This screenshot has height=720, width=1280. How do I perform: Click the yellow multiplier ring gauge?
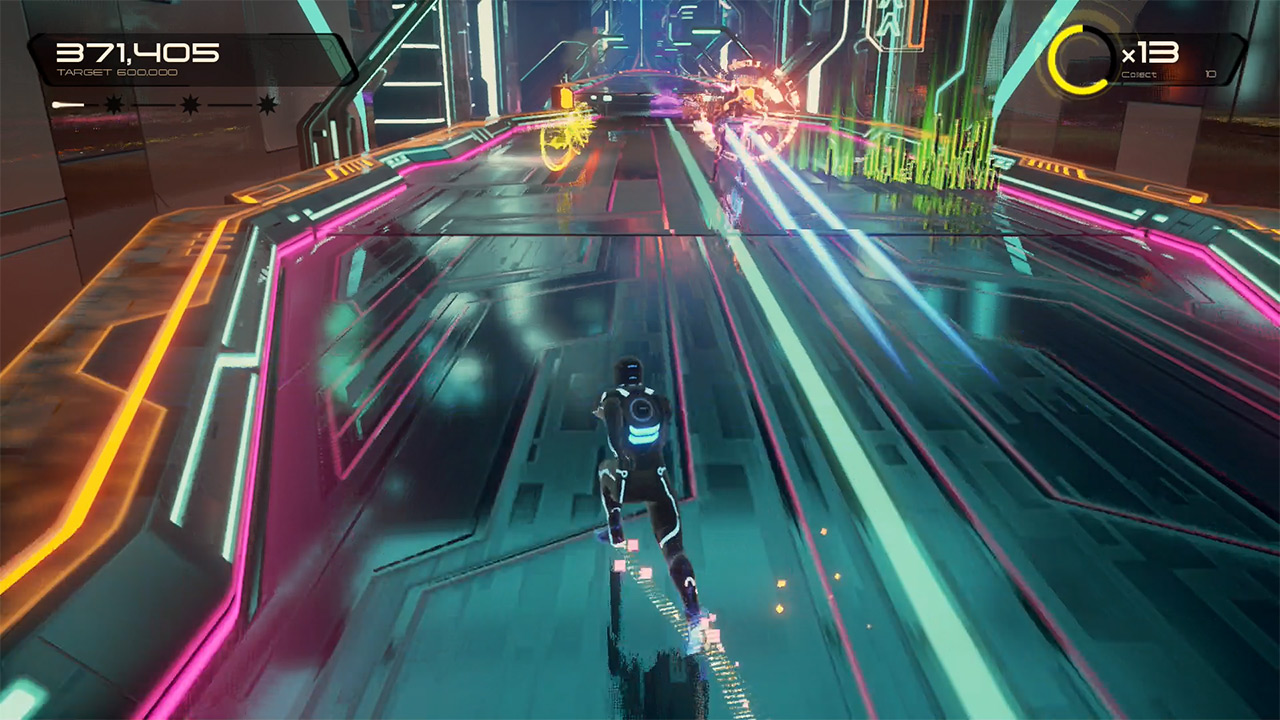[x=1082, y=58]
